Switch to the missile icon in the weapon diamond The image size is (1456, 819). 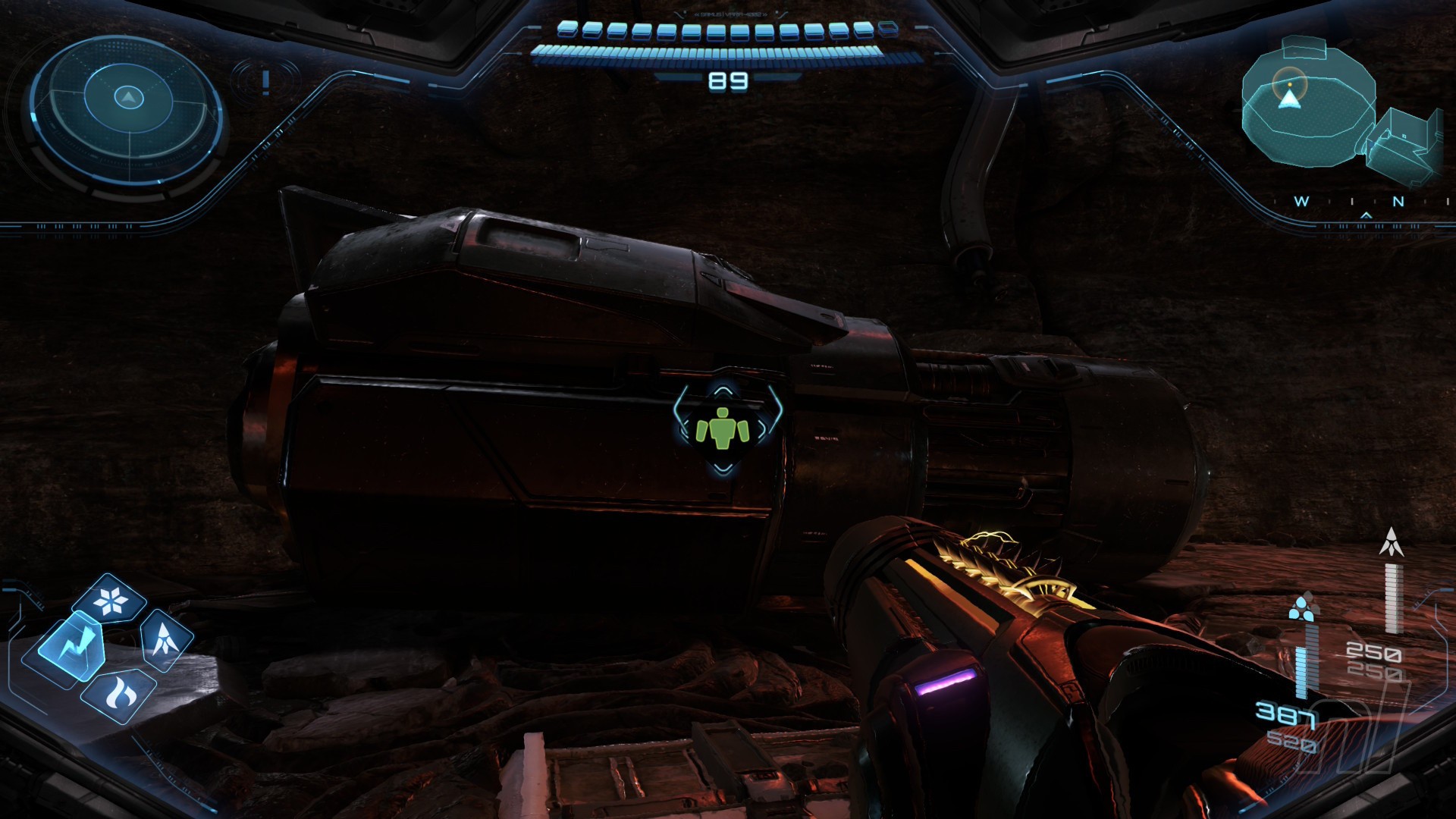point(166,639)
